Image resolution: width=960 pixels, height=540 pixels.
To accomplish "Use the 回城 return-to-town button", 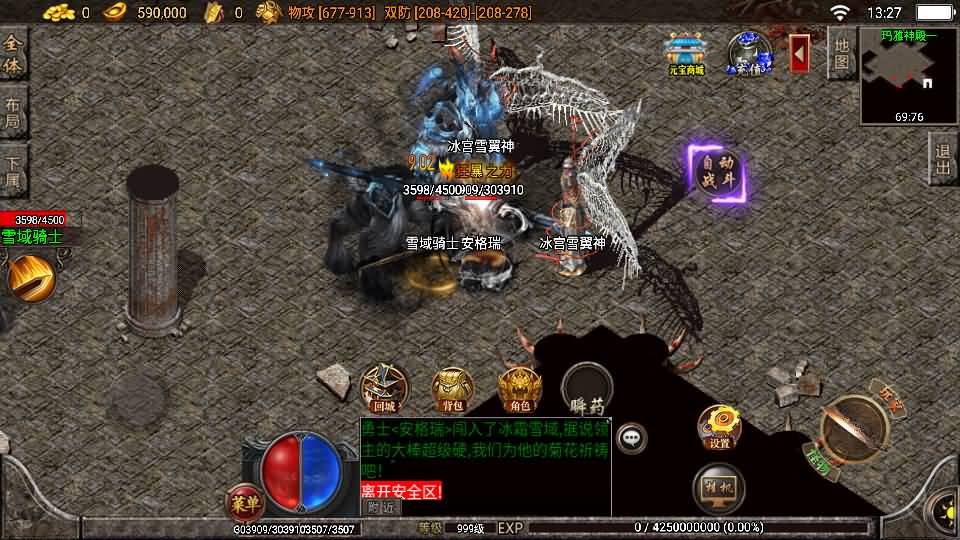I will [x=384, y=388].
